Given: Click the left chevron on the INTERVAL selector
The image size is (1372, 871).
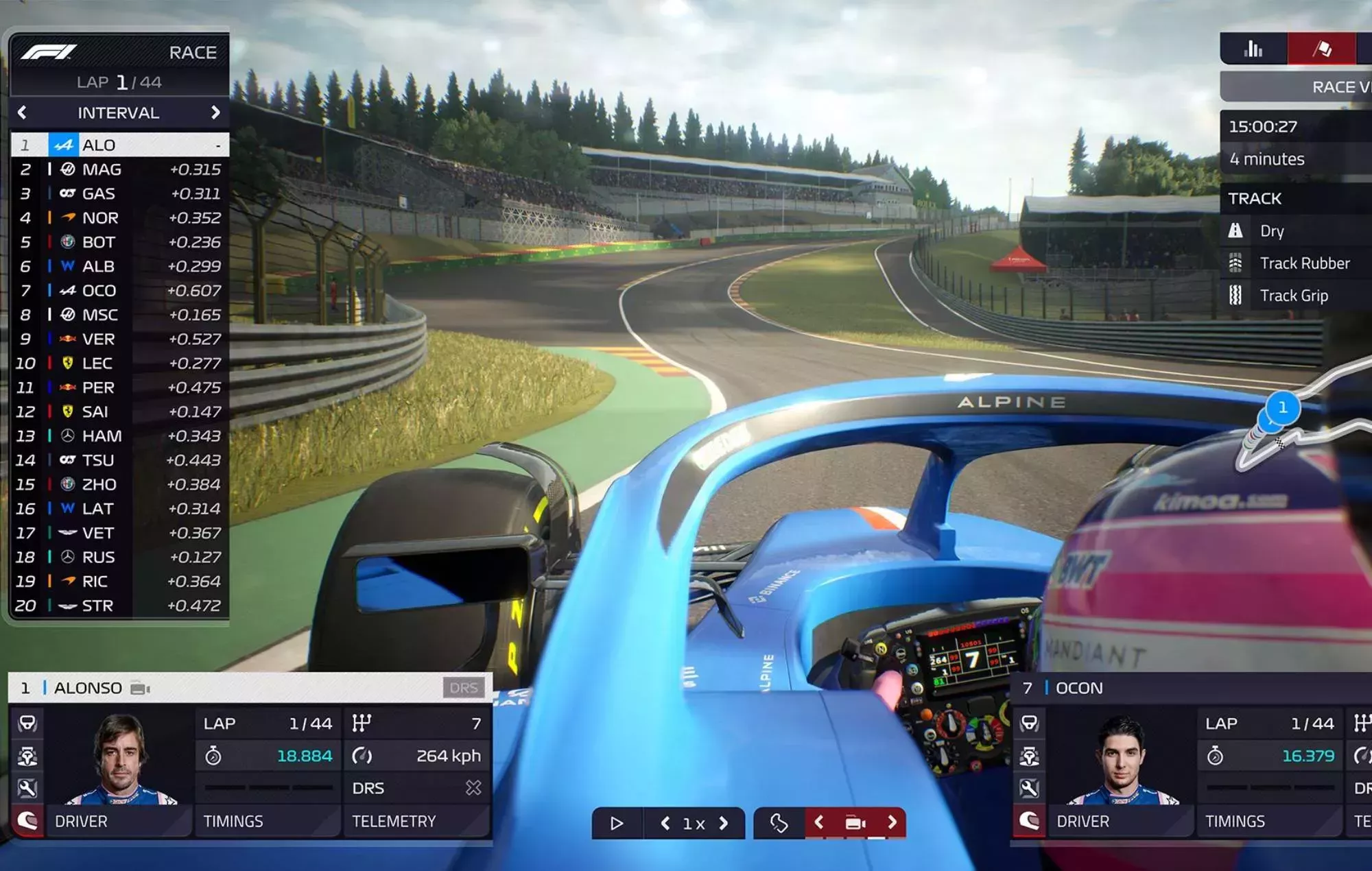Looking at the screenshot, I should pos(23,112).
